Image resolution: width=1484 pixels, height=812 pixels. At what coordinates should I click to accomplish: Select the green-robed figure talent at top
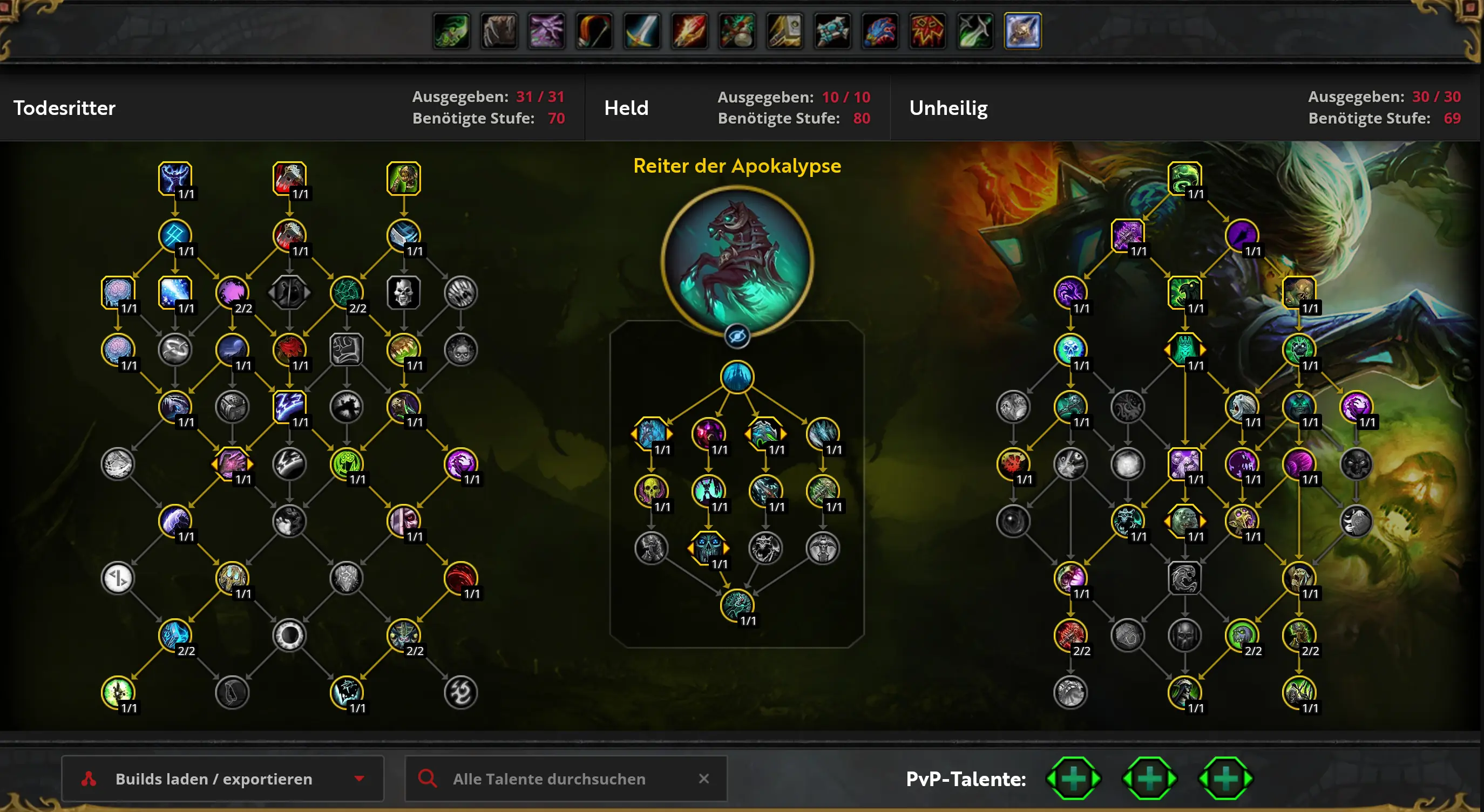(x=403, y=178)
